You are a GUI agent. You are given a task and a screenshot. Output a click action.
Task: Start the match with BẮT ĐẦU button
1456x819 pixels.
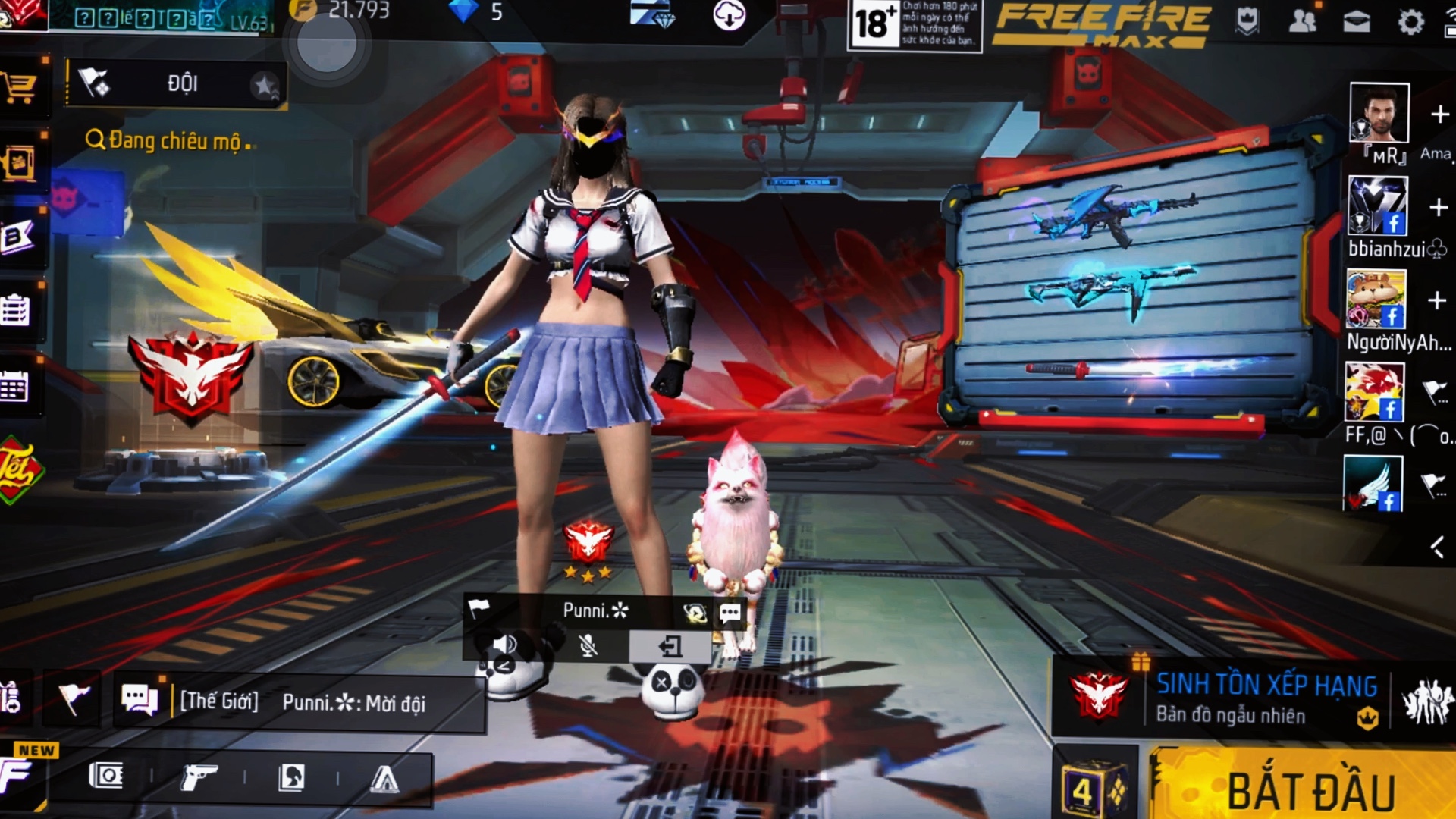pos(1308,789)
